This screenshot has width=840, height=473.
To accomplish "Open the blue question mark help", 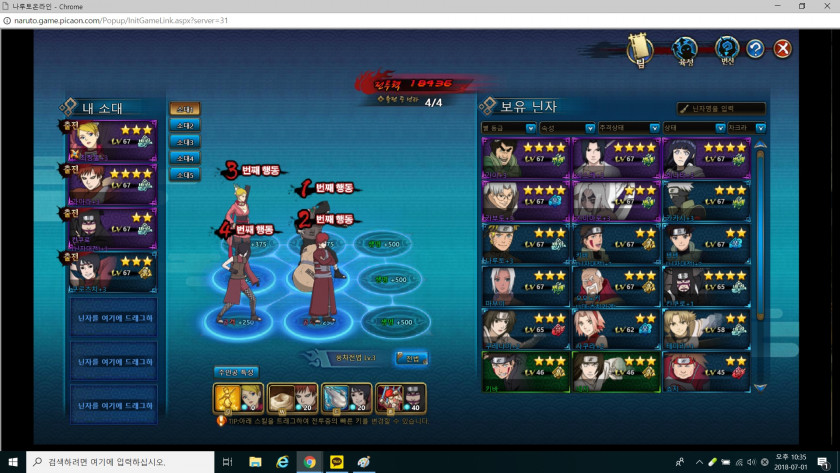I will click(755, 48).
